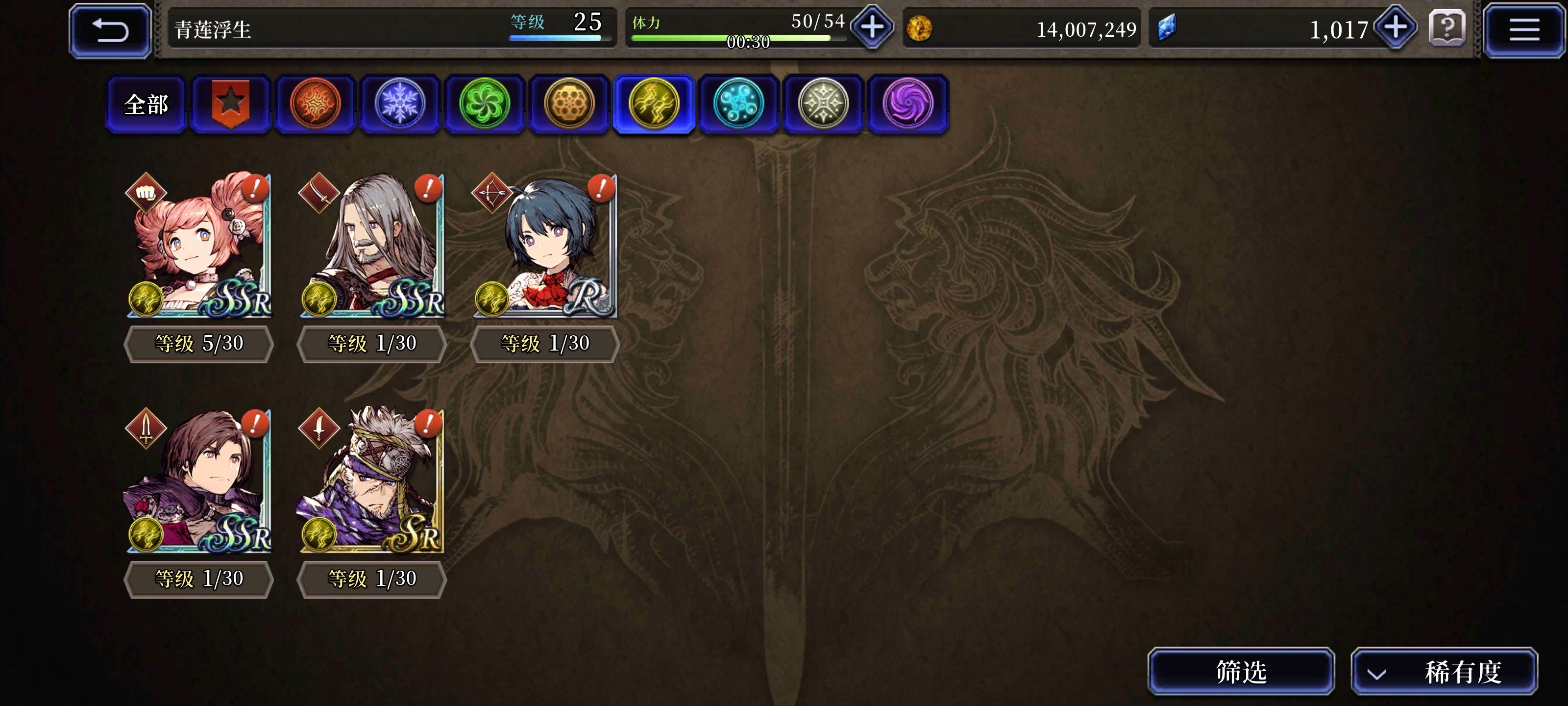Select the ice element filter icon

pyautogui.click(x=399, y=103)
